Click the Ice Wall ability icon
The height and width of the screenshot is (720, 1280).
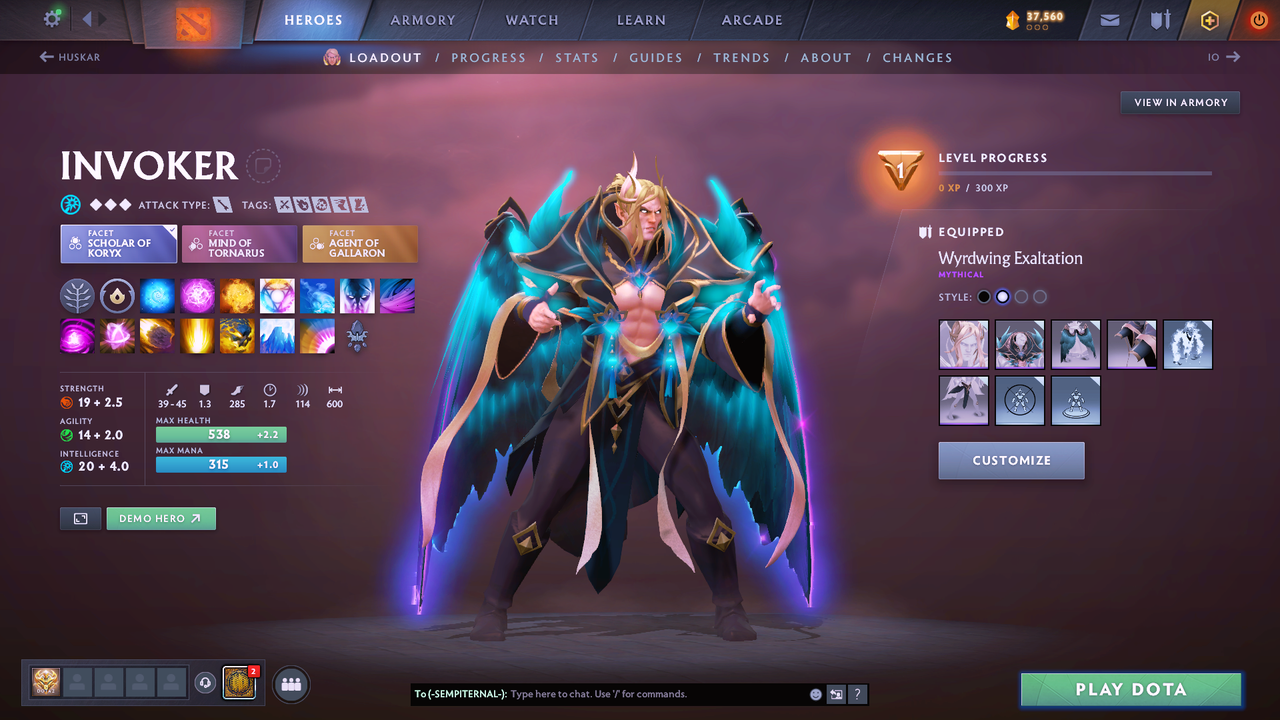pos(277,335)
